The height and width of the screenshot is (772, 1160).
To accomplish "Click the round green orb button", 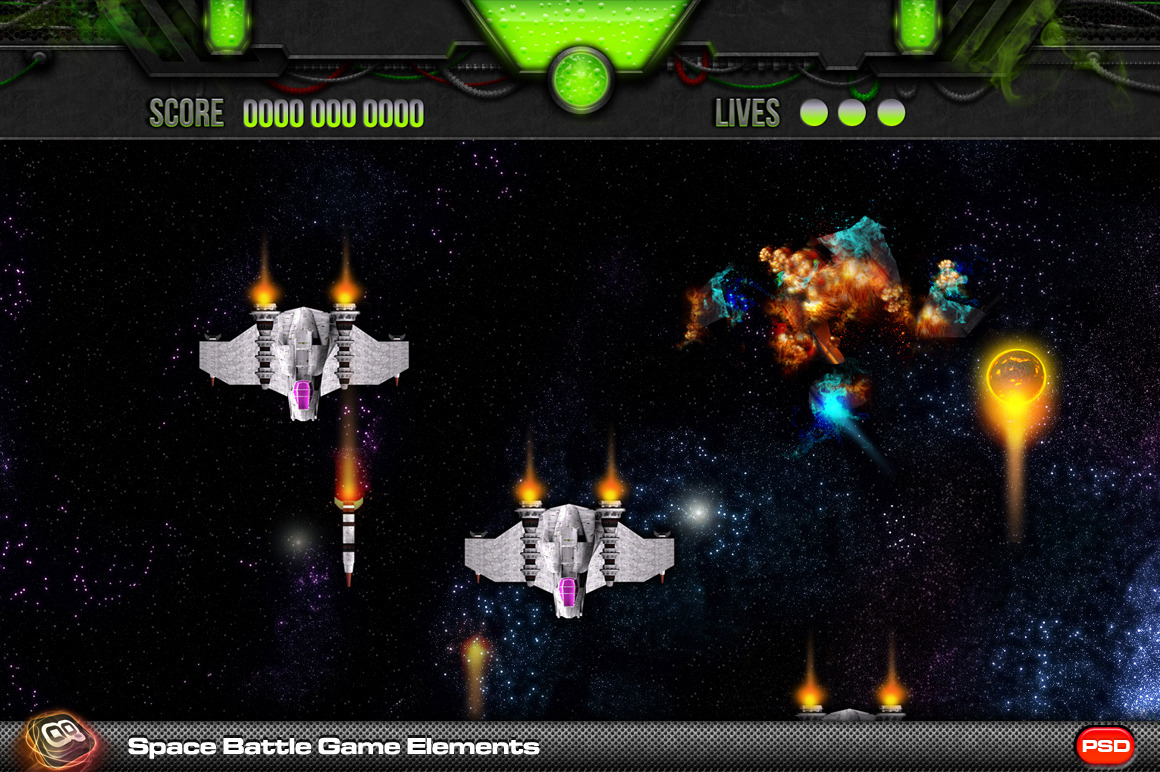I will coord(580,78).
